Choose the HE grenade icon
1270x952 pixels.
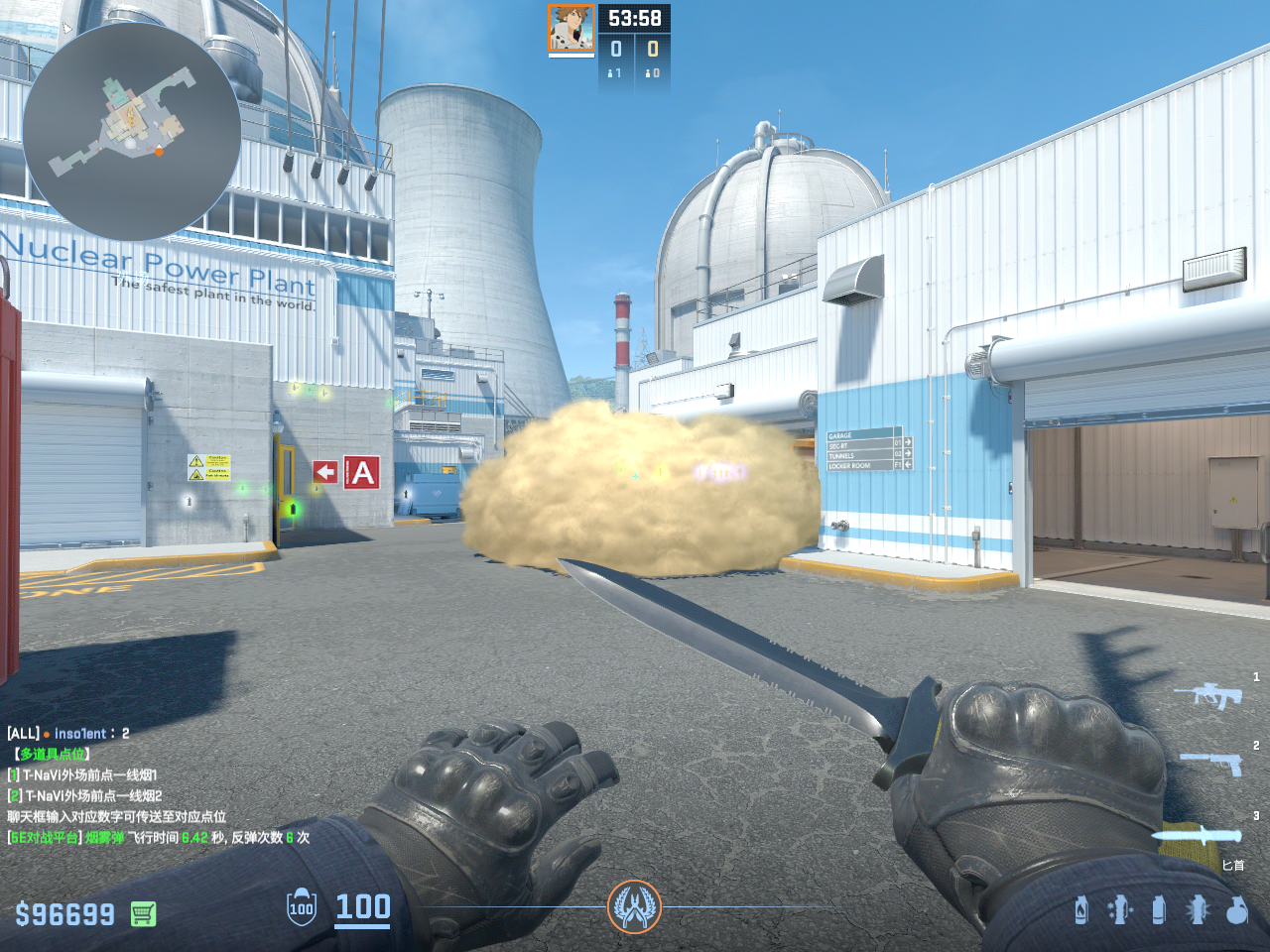[x=1237, y=909]
